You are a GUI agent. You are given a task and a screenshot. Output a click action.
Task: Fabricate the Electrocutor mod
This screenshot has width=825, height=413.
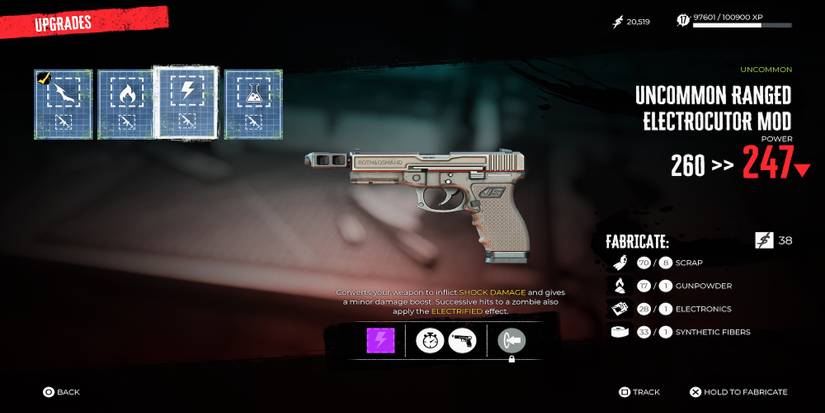738,392
